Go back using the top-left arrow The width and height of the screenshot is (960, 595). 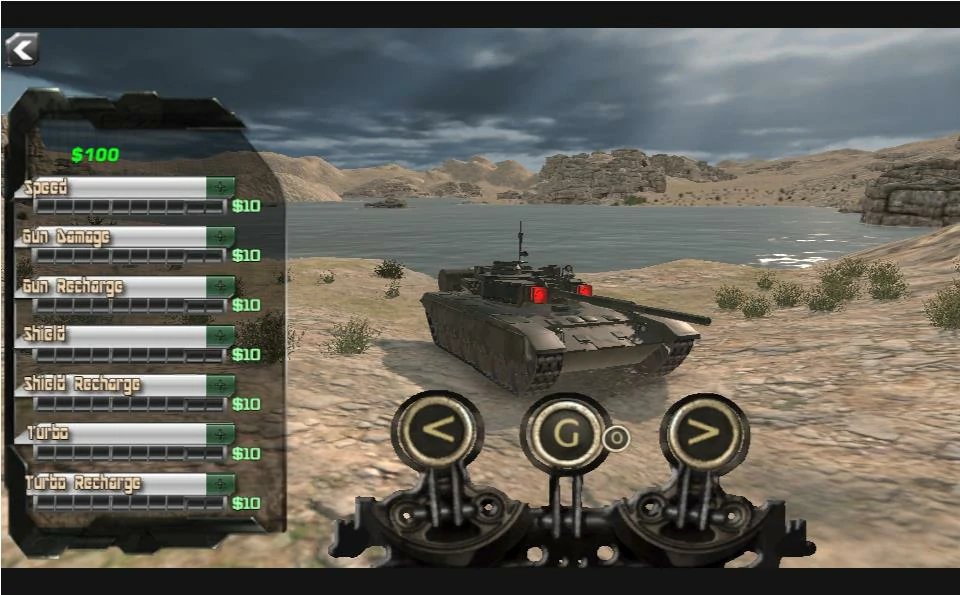pyautogui.click(x=21, y=48)
